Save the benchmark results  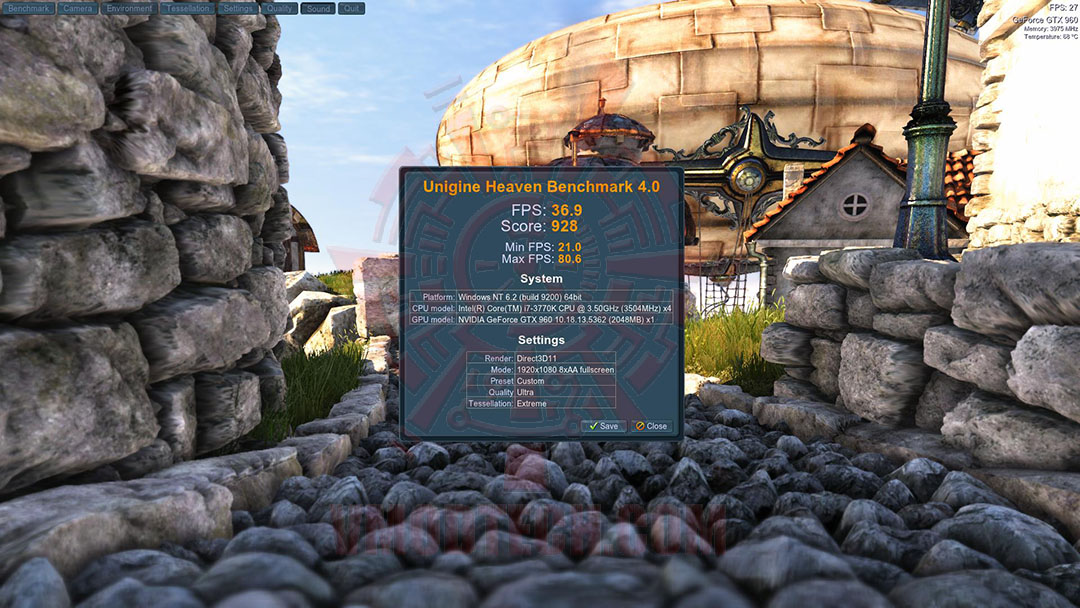pos(604,426)
